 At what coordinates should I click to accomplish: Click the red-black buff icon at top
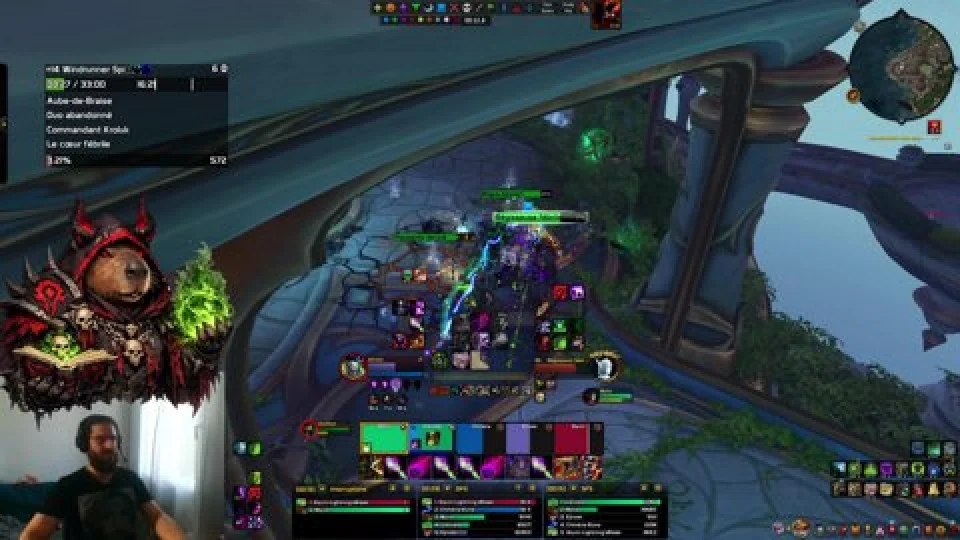click(x=607, y=13)
